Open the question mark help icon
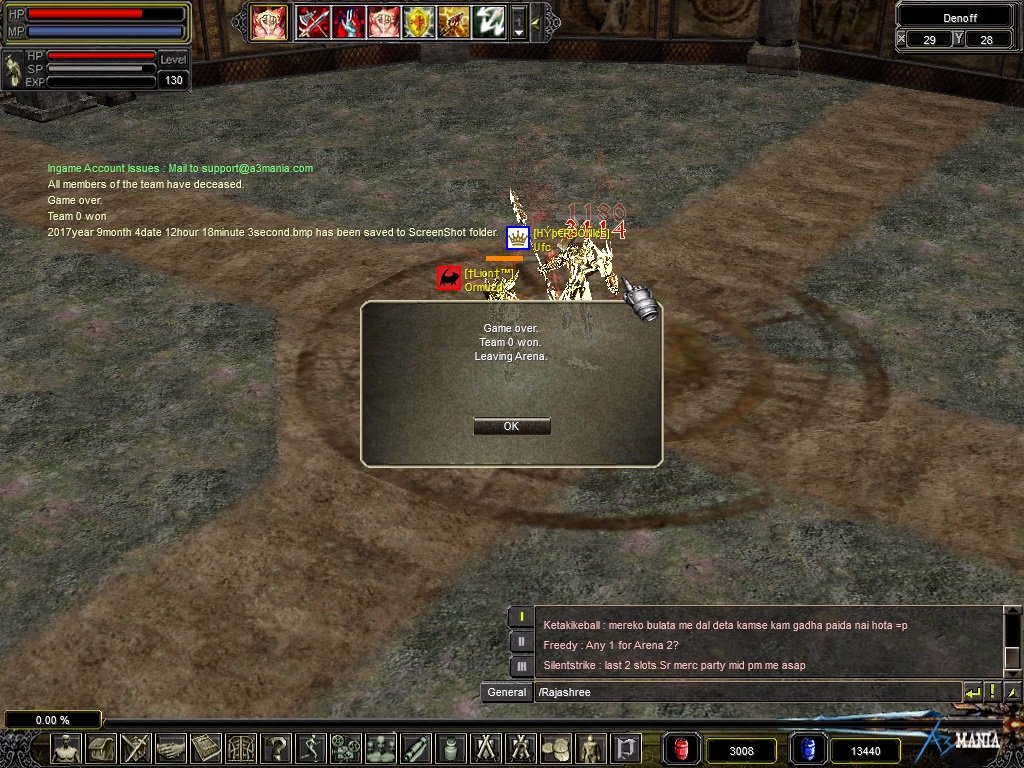1024x768 pixels. (x=276, y=748)
